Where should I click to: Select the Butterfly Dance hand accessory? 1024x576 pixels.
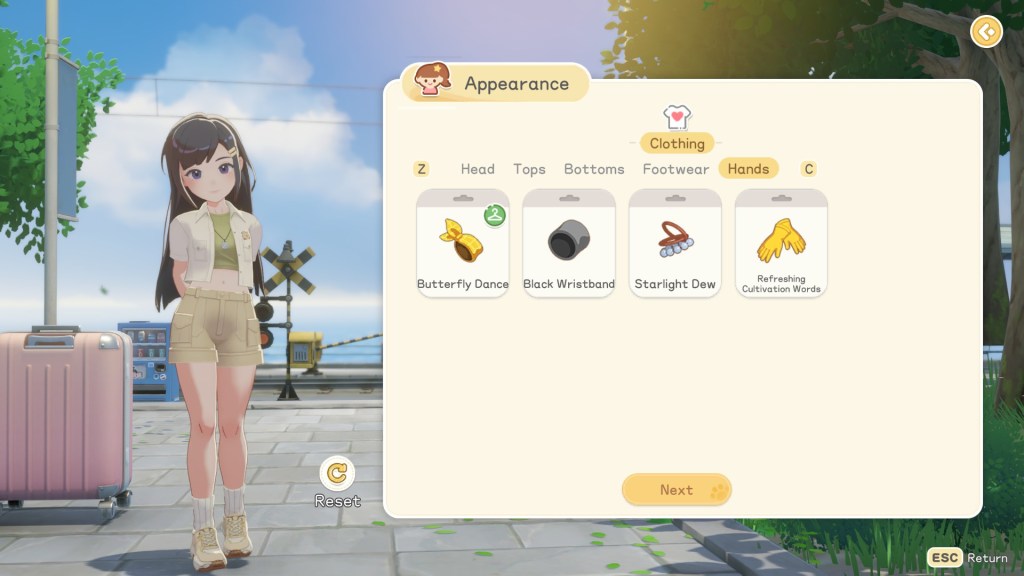pos(463,243)
